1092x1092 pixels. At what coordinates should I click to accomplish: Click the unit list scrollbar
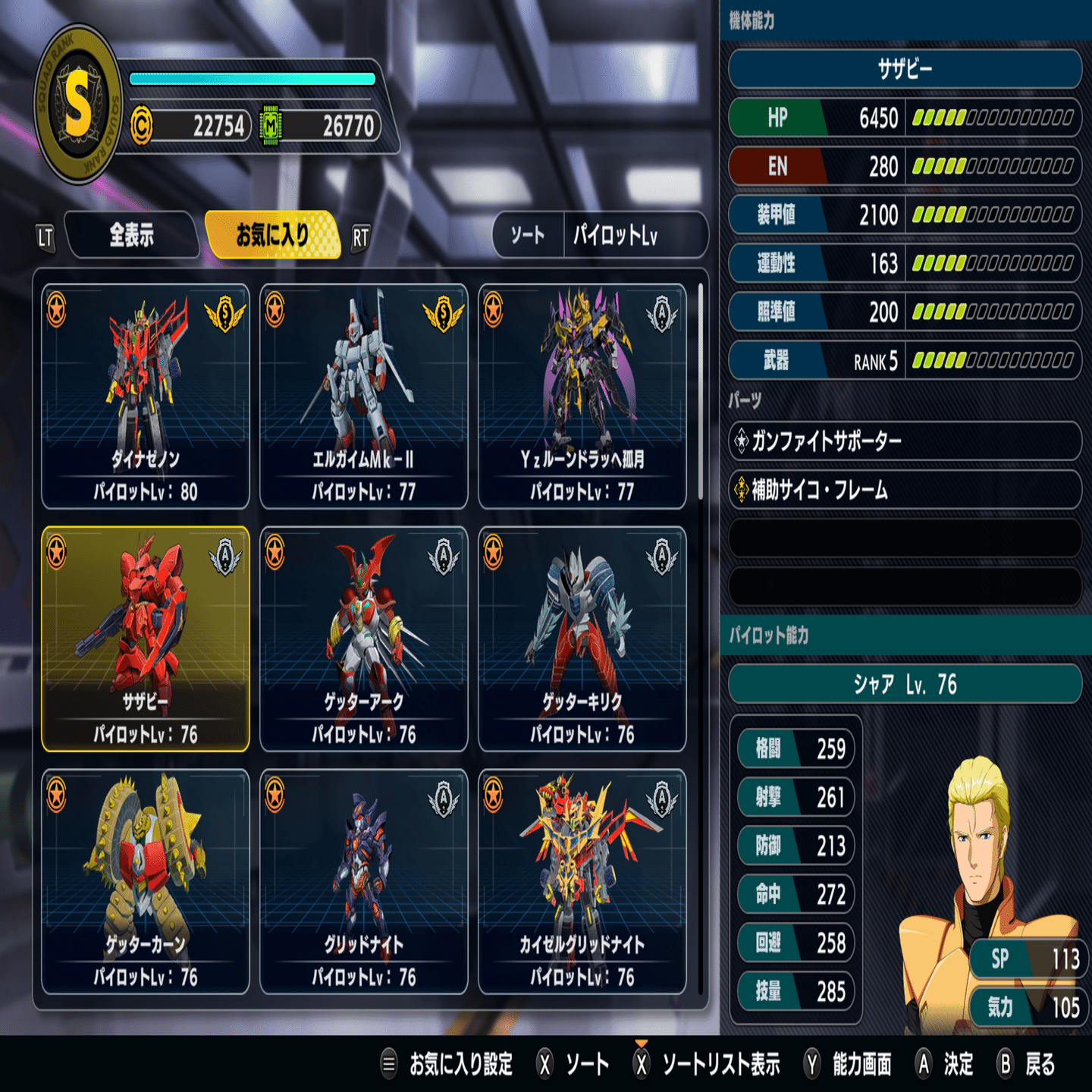point(700,393)
